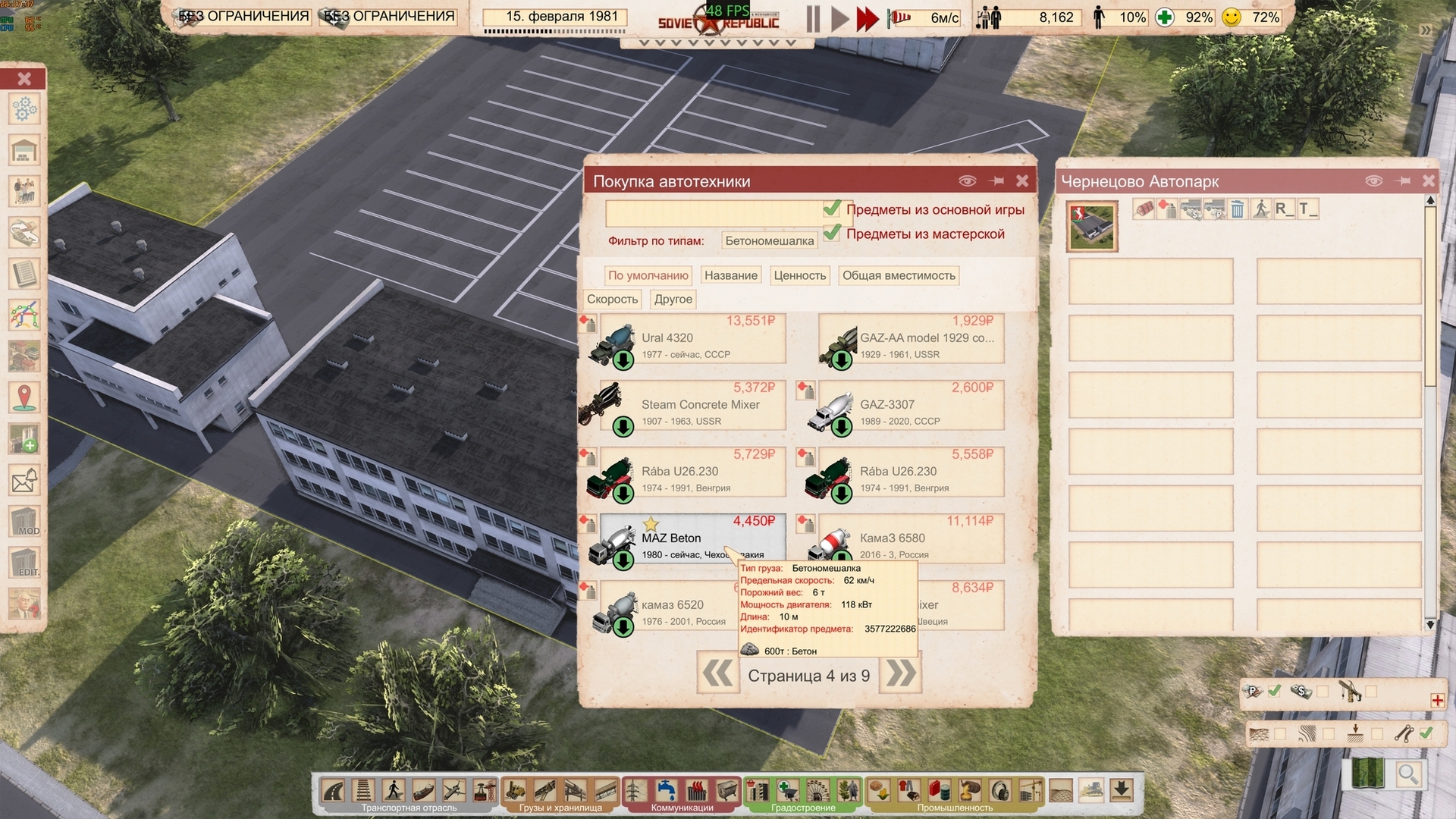Image resolution: width=1456 pixels, height=819 pixels.
Task: Close the Чернецово Автопарк window
Action: [x=1429, y=180]
